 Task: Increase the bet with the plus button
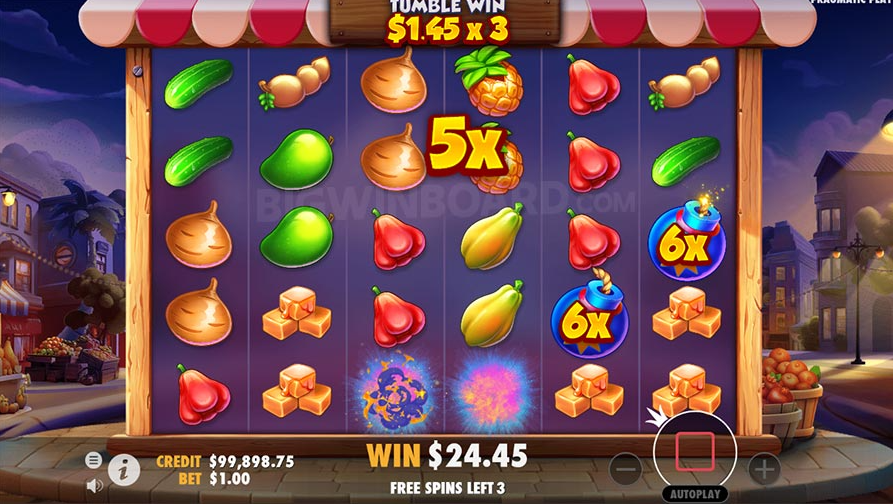(763, 467)
